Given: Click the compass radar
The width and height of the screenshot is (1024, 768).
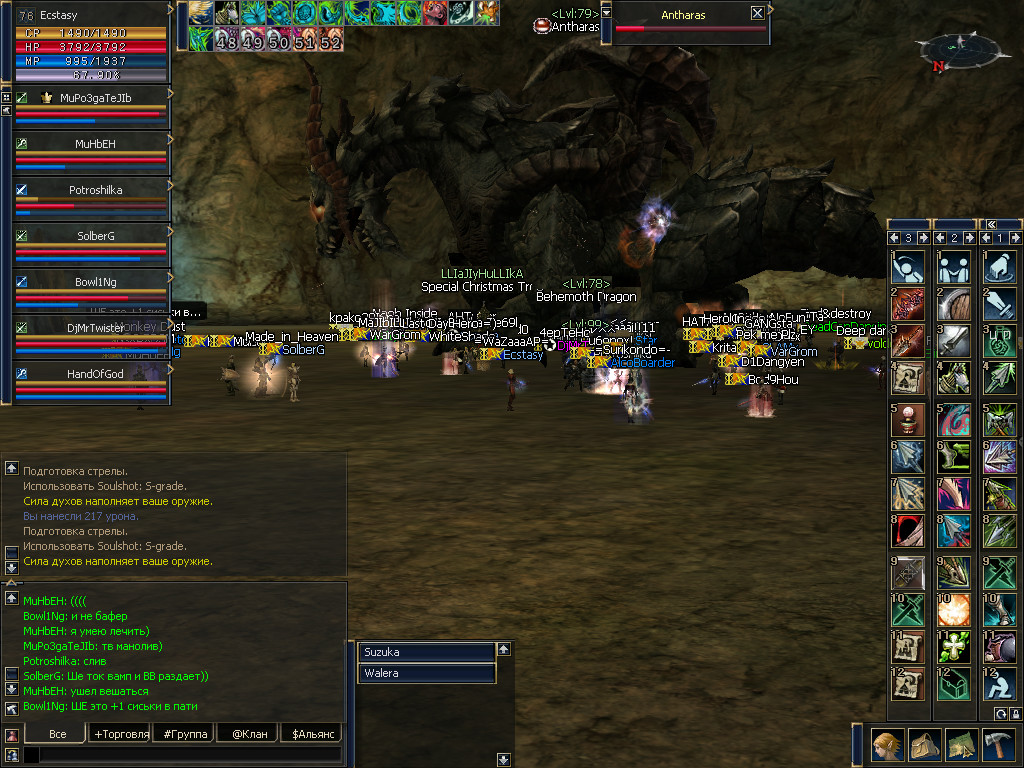Looking at the screenshot, I should (961, 48).
